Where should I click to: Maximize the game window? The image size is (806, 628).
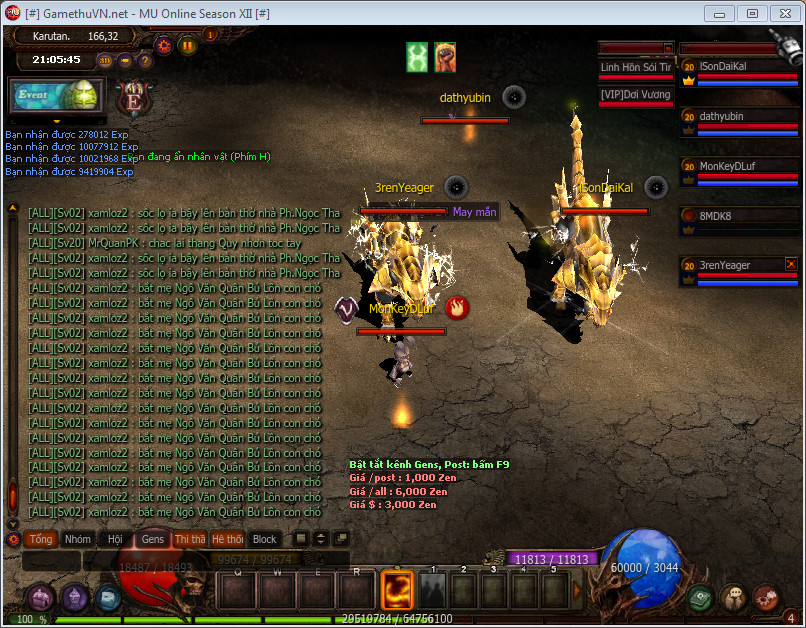752,14
